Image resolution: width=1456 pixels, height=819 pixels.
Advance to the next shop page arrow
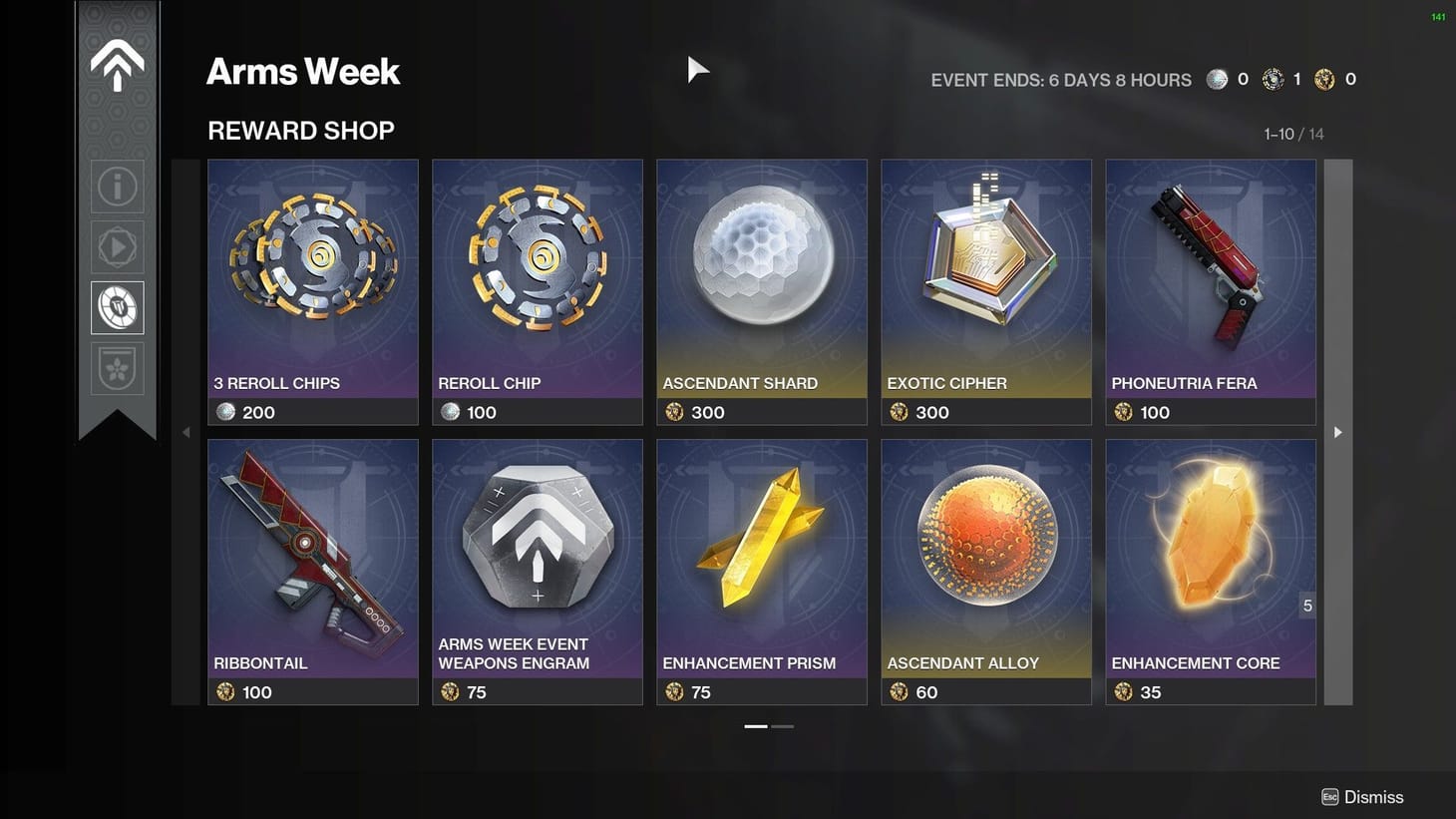[1336, 432]
